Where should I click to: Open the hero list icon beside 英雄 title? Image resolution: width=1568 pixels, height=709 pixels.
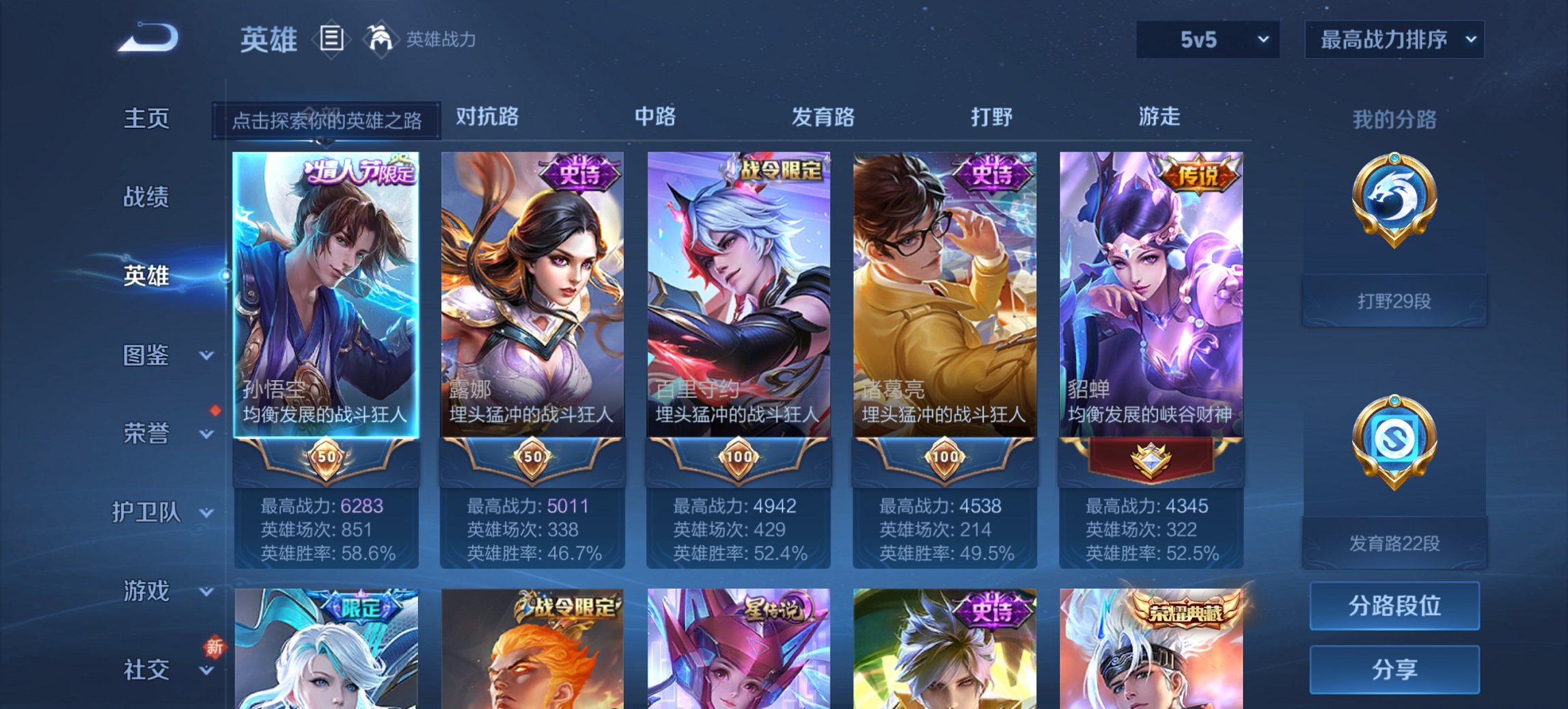331,40
